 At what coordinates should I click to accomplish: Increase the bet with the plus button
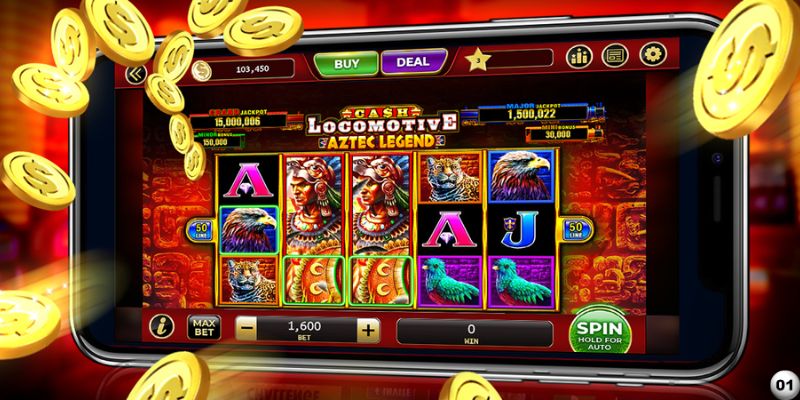[368, 329]
